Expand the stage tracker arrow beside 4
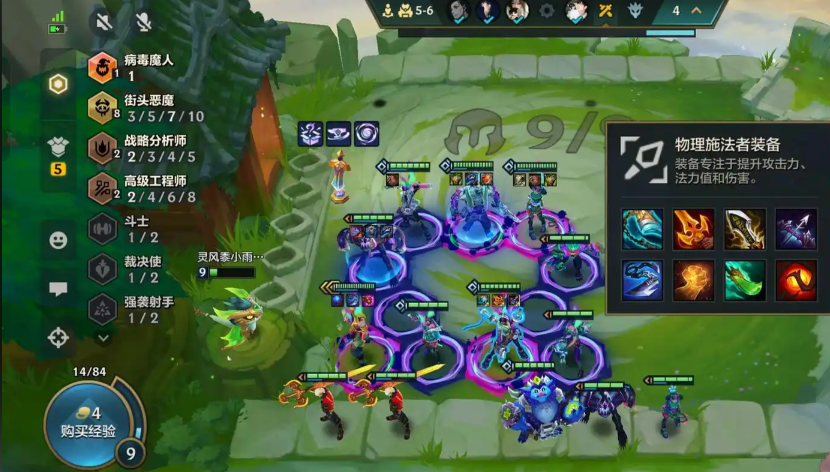830x472 pixels. pyautogui.click(x=696, y=11)
